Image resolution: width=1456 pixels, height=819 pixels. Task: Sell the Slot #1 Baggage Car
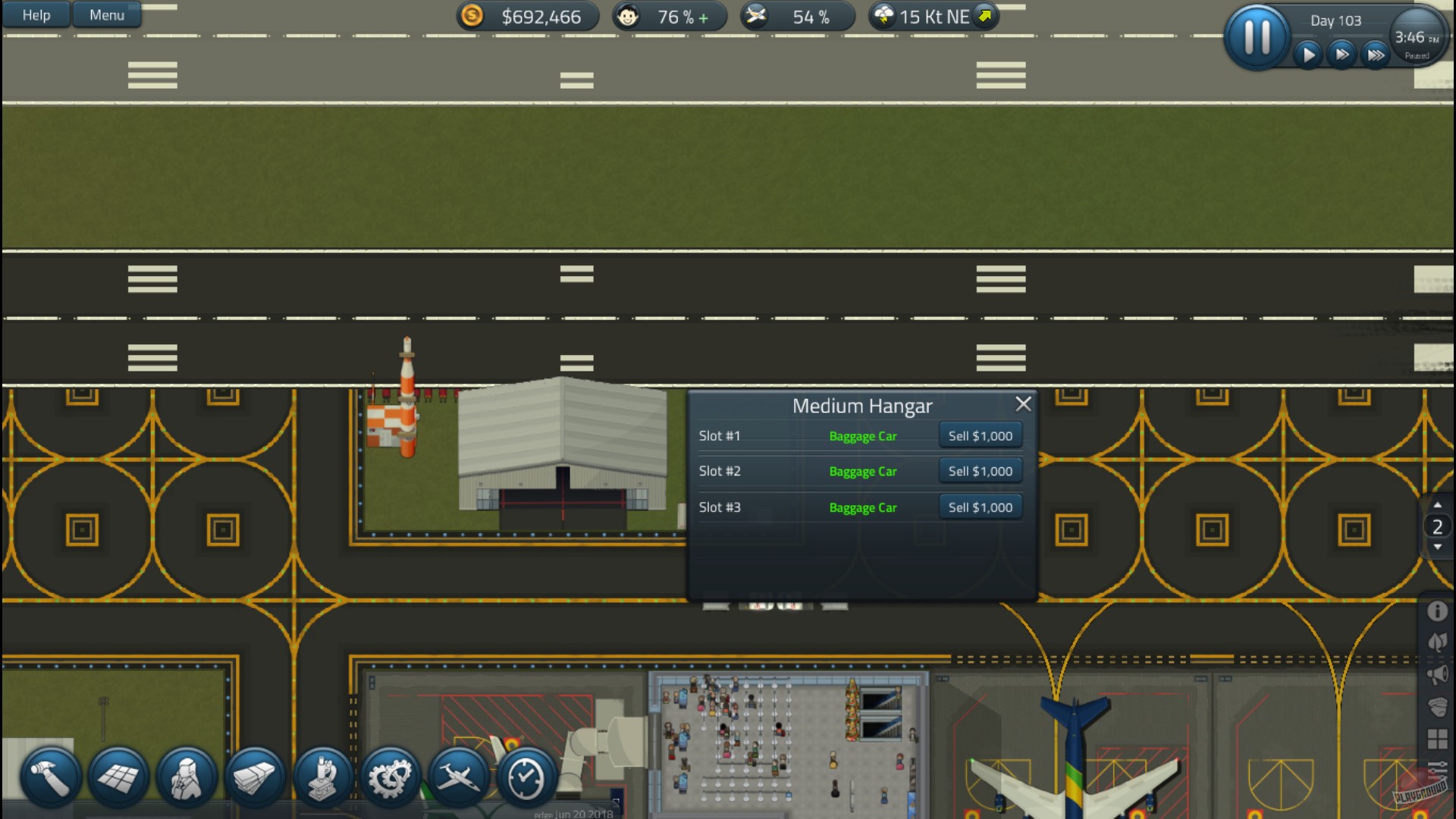coord(980,435)
